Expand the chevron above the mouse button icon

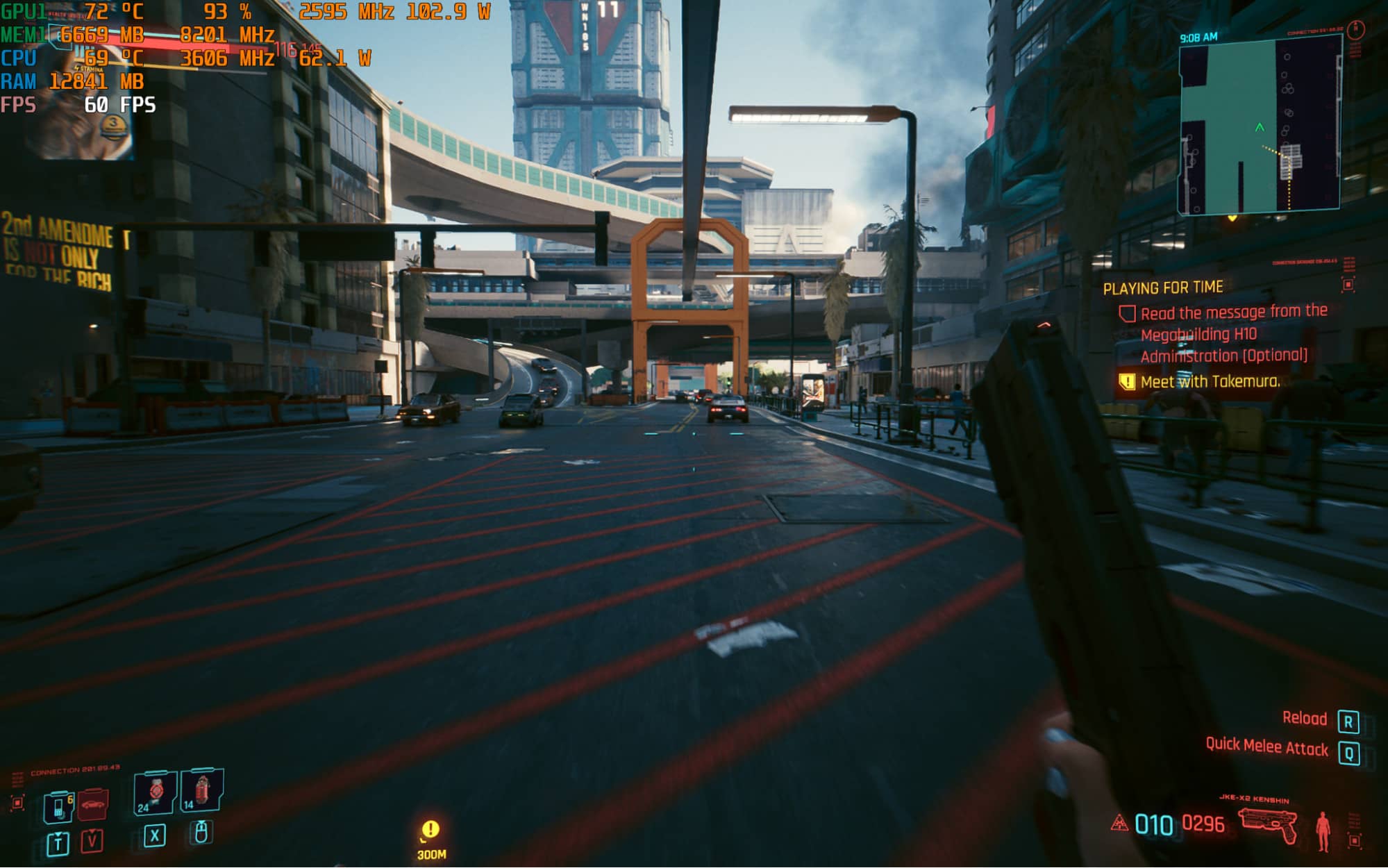202,824
